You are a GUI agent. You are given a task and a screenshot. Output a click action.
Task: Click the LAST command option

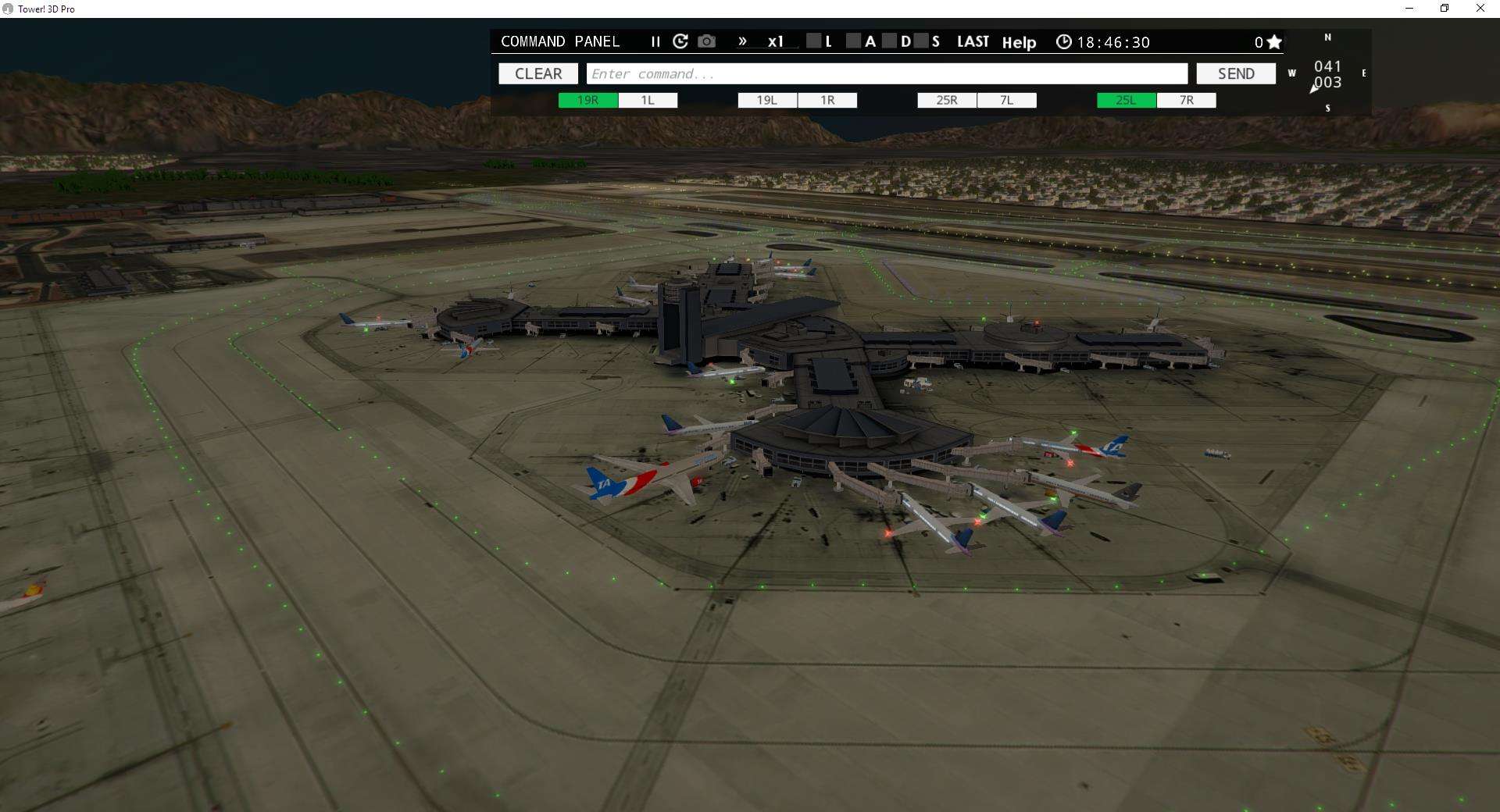pos(973,41)
